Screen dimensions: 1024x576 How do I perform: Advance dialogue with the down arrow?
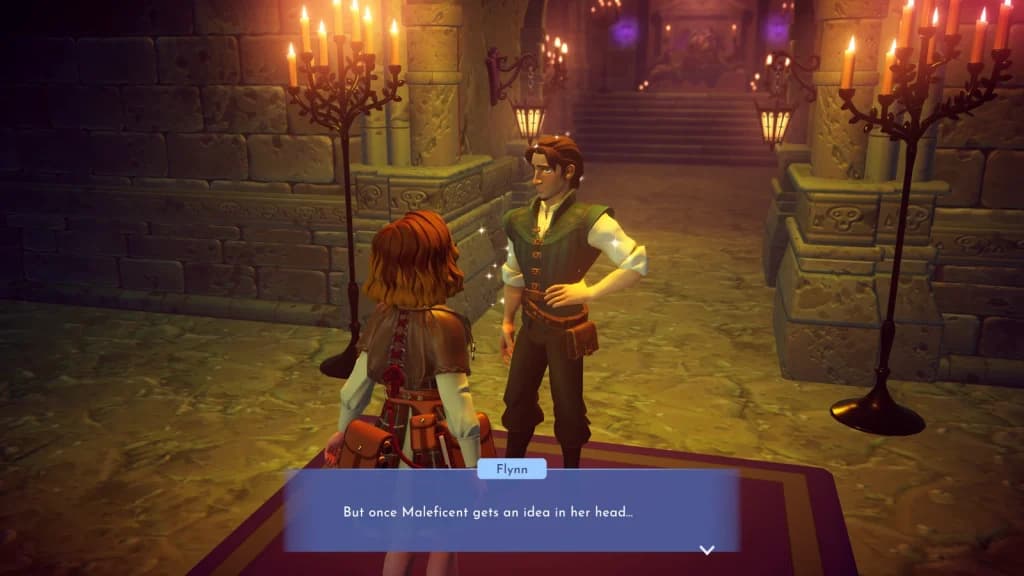pyautogui.click(x=706, y=549)
